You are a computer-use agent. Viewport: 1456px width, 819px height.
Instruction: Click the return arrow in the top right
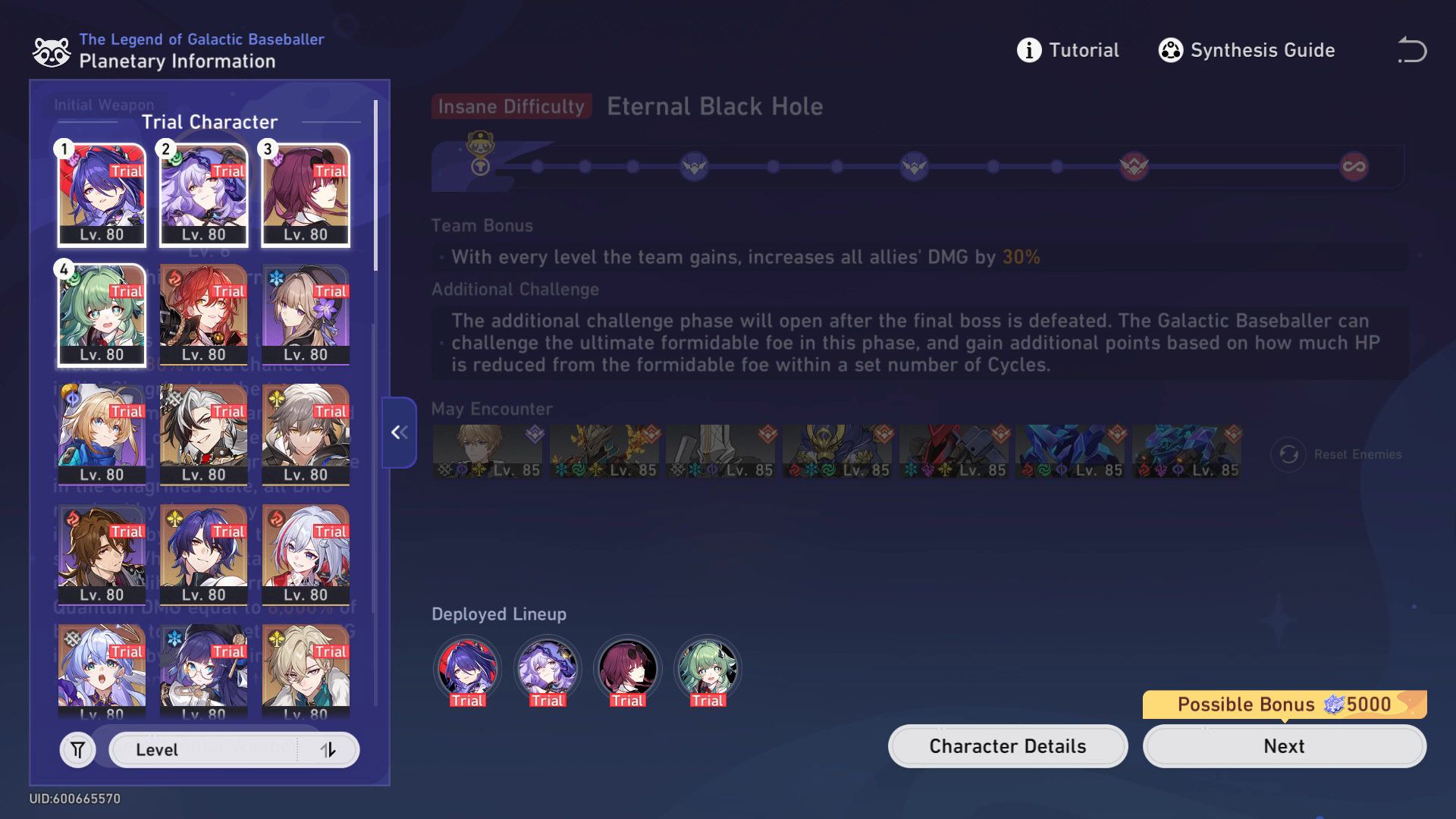pos(1412,50)
